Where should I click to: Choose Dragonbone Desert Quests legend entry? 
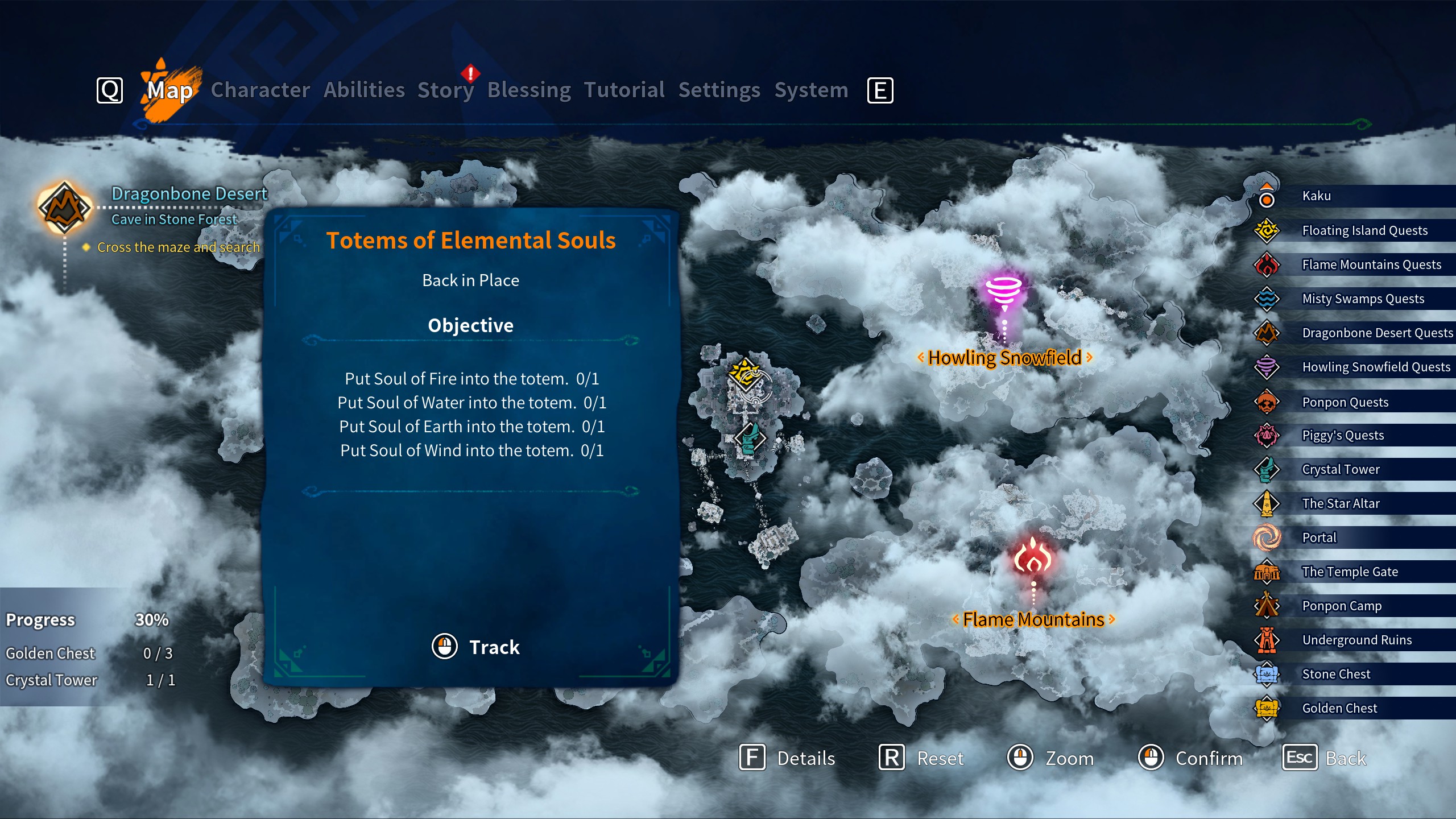pyautogui.click(x=1377, y=333)
